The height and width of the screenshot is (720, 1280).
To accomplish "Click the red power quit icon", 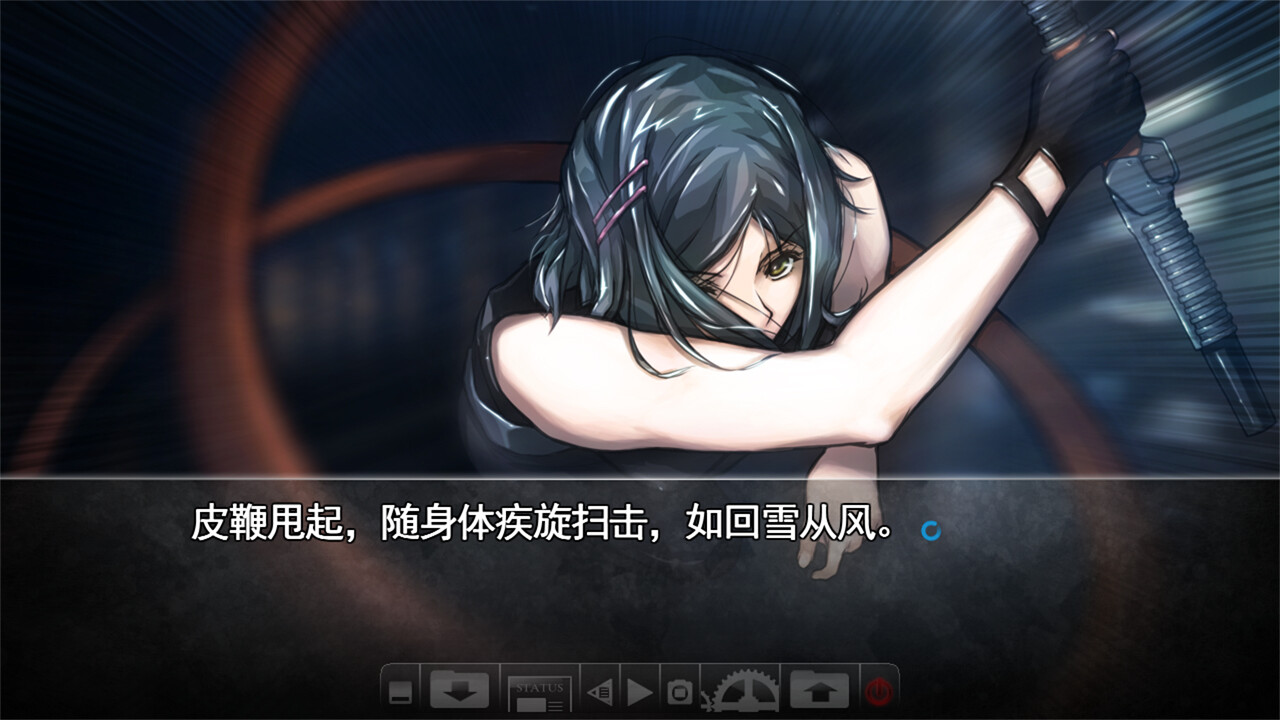I will [876, 692].
